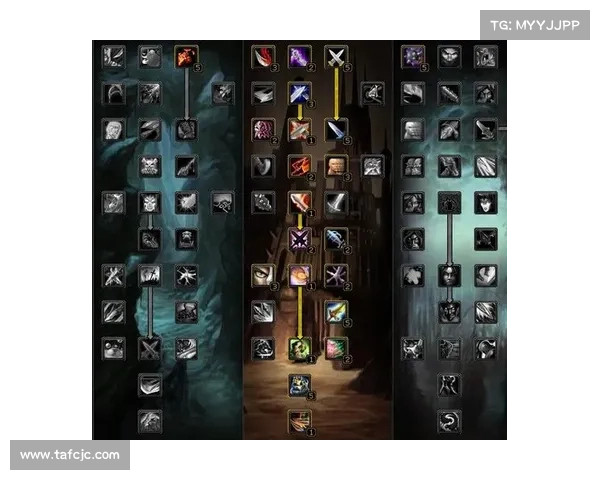This screenshot has width=600, height=480.
Task: Select the red-orange talent in the Assassination tree
Action: (186, 57)
